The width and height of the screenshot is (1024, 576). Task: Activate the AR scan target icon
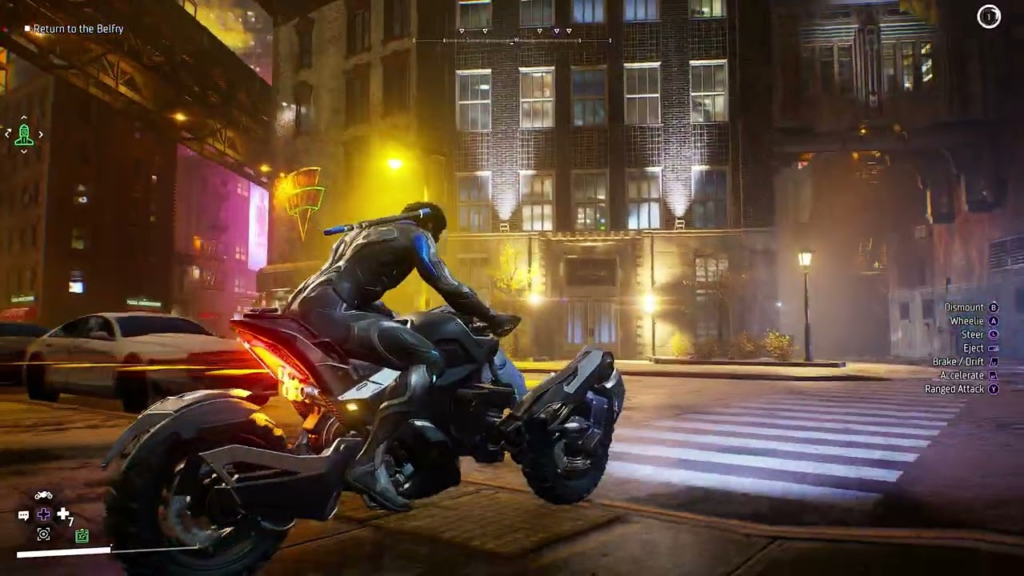[x=43, y=534]
